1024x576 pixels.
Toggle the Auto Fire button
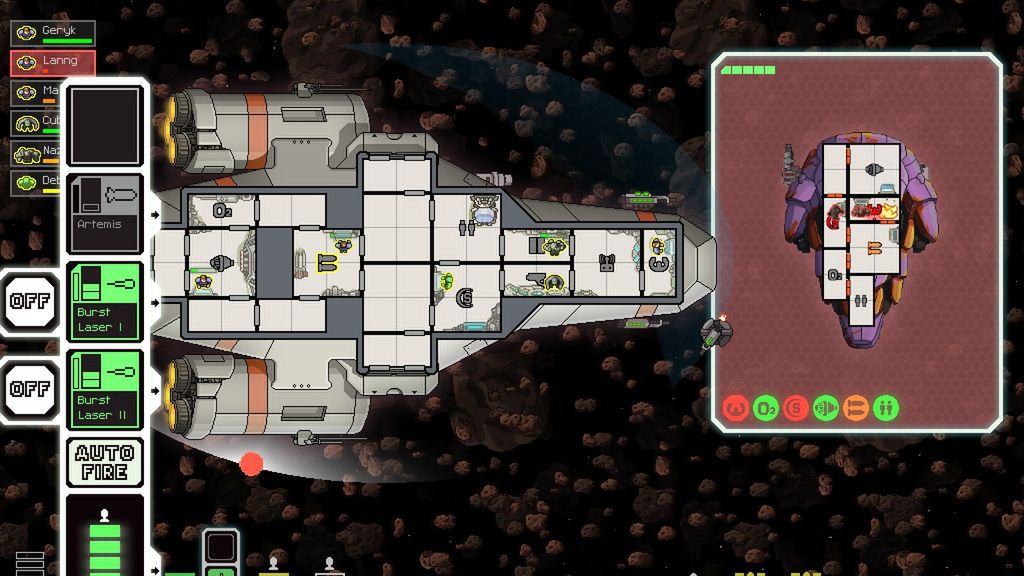coord(105,462)
